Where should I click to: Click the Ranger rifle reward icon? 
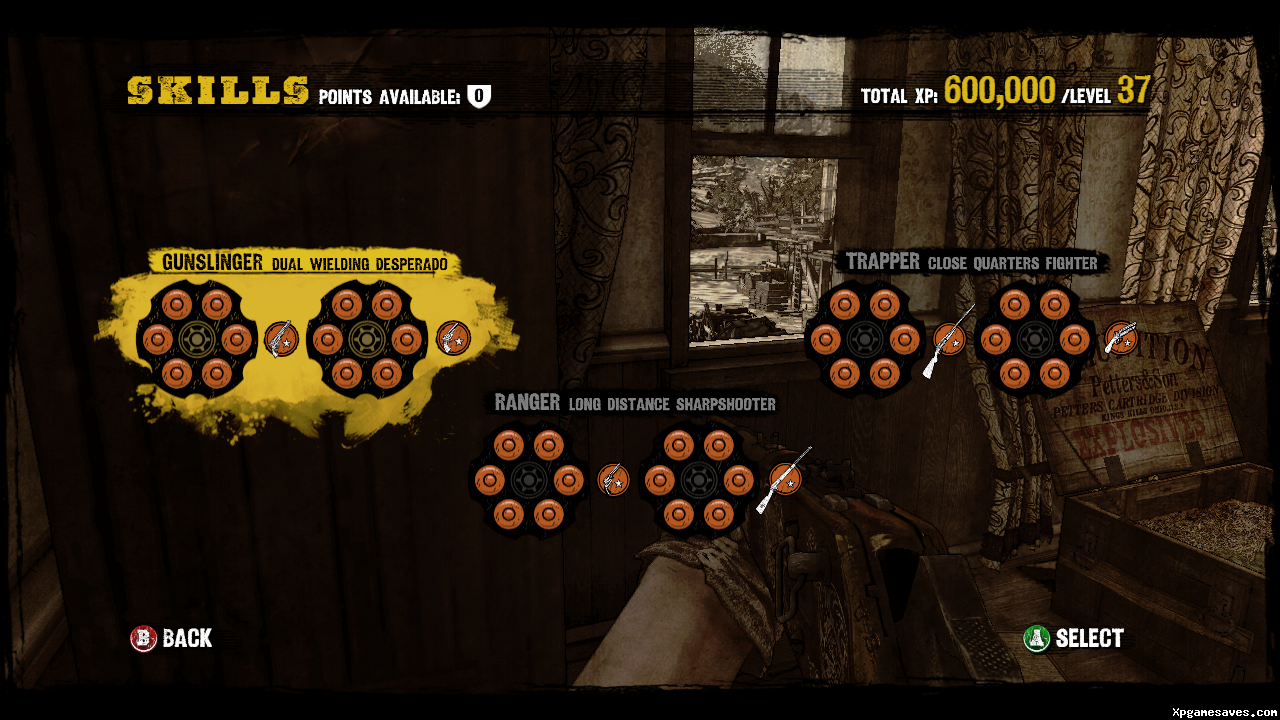pos(785,479)
